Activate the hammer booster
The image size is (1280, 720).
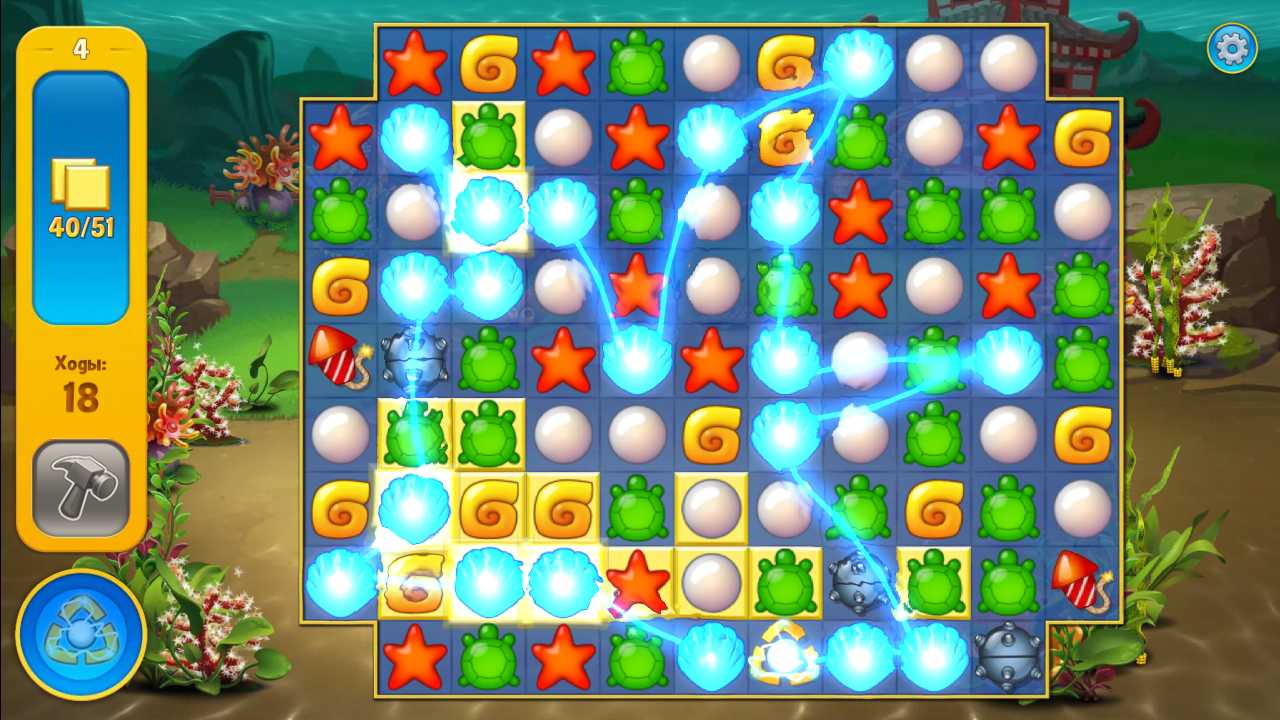click(x=81, y=488)
